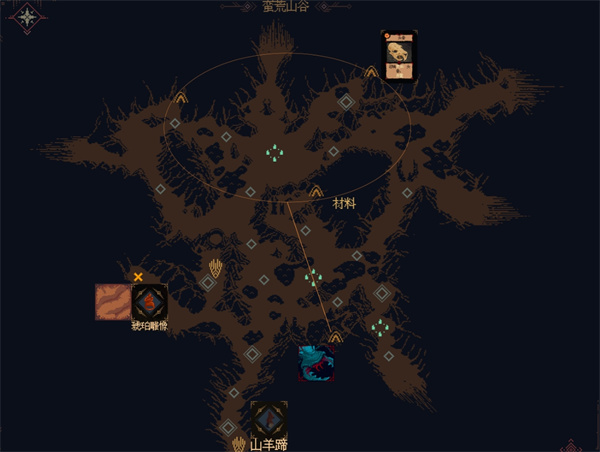The height and width of the screenshot is (452, 600).
Task: Click the compass emblem in the top-left corner
Action: click(28, 17)
